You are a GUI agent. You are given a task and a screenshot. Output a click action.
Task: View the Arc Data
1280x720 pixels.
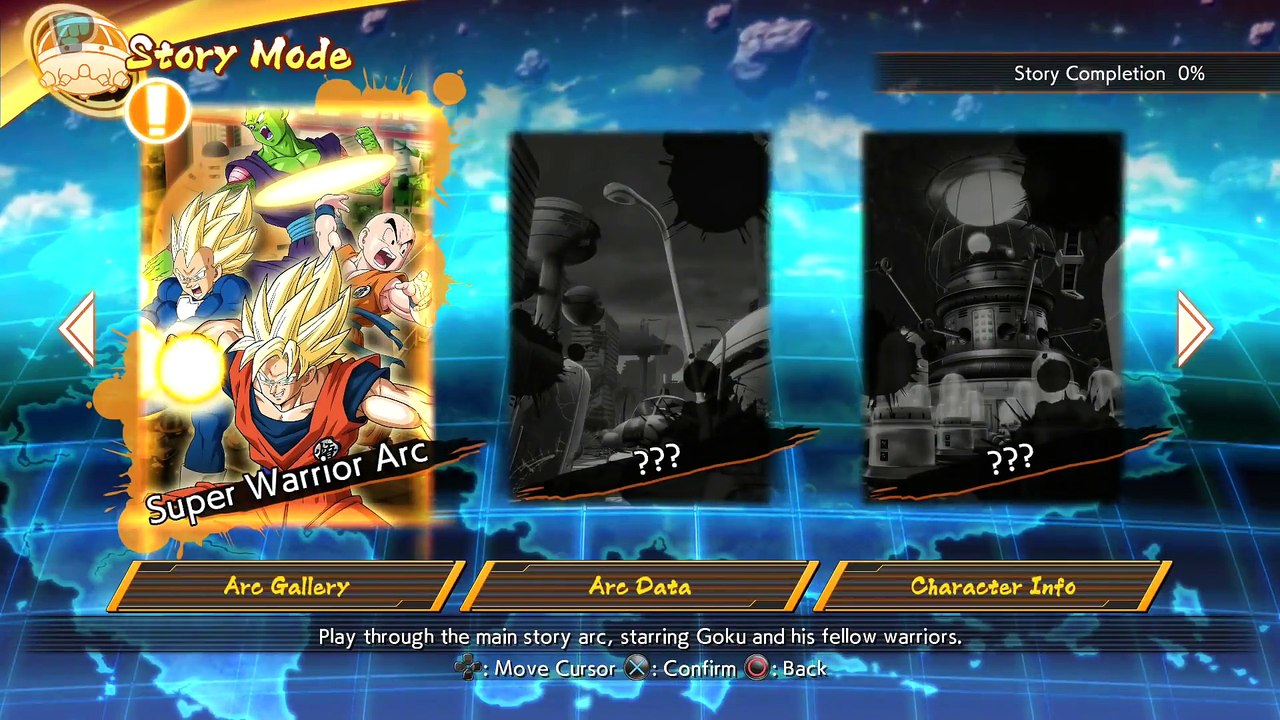(640, 587)
